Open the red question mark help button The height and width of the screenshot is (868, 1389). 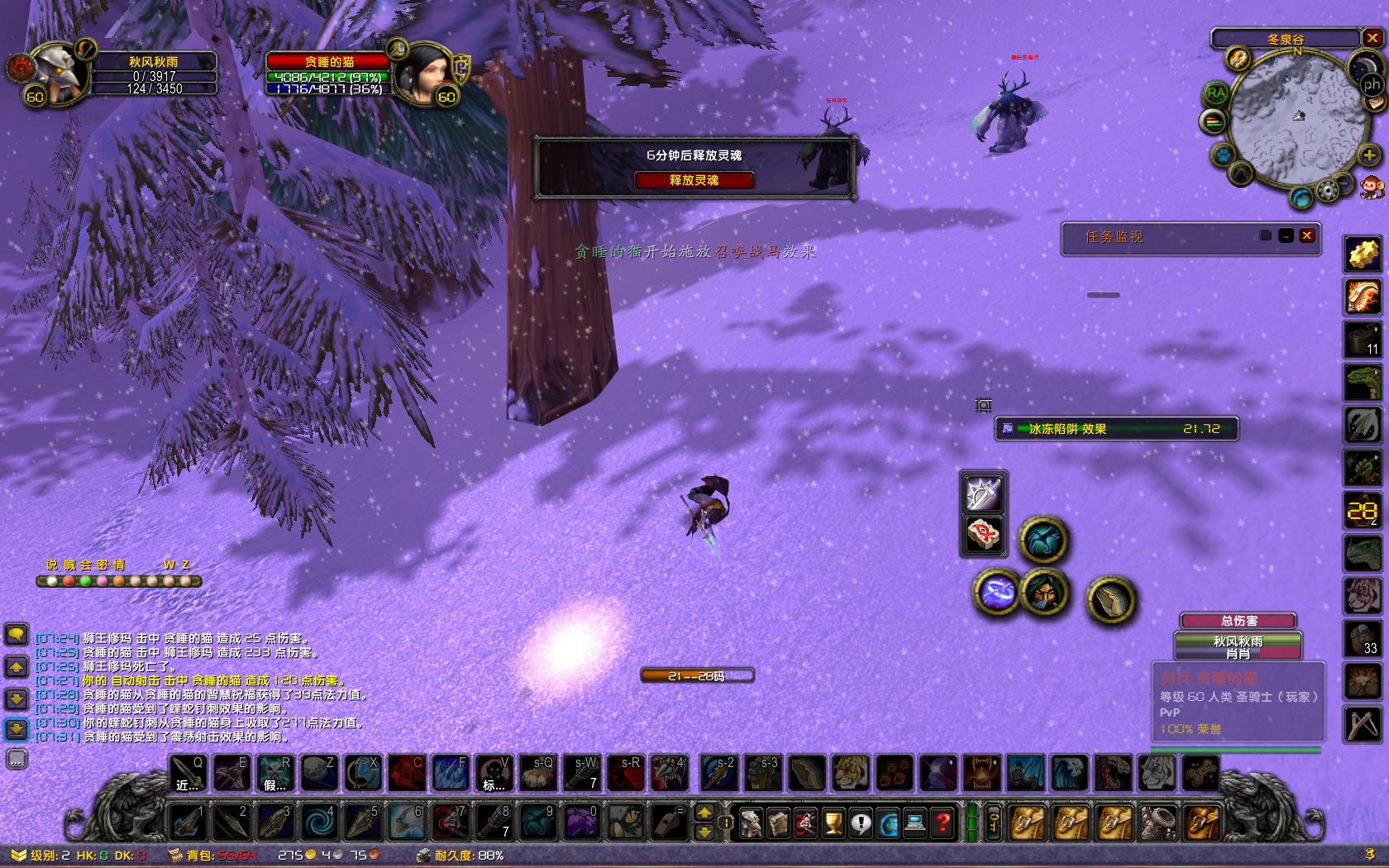coord(943,823)
